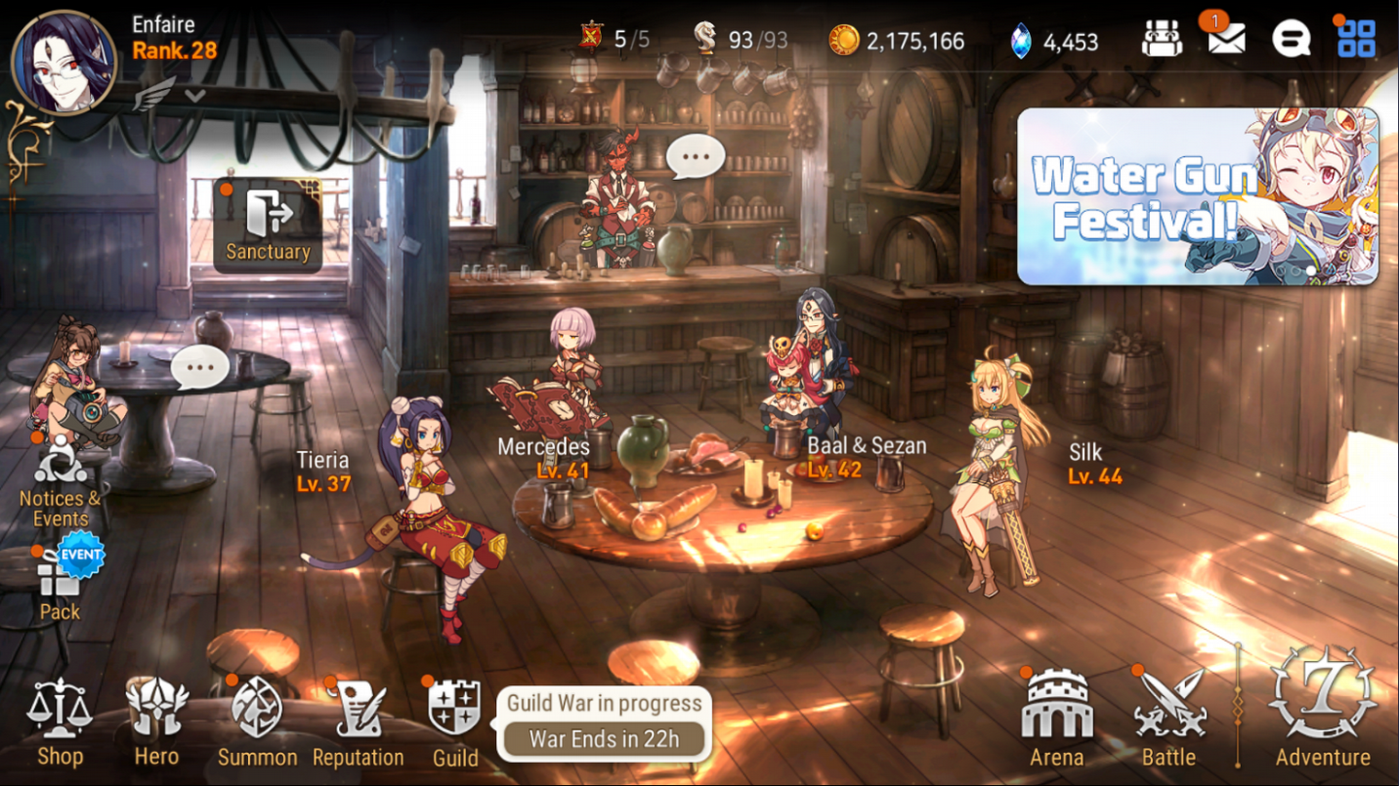Tap the skystone crystal currency counter
The image size is (1399, 786).
pyautogui.click(x=1055, y=41)
